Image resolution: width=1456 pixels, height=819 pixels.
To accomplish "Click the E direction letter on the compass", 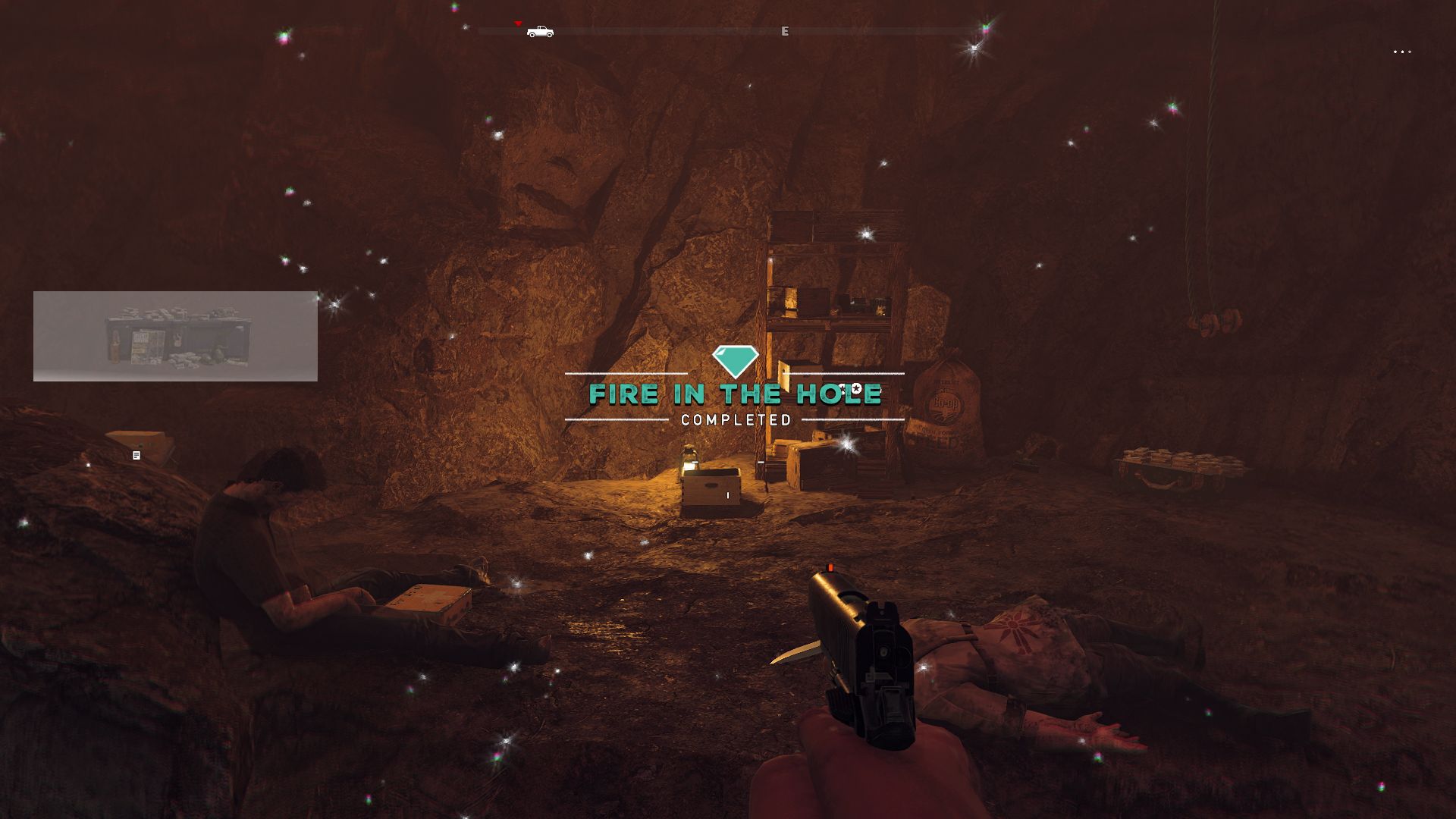I will [785, 31].
